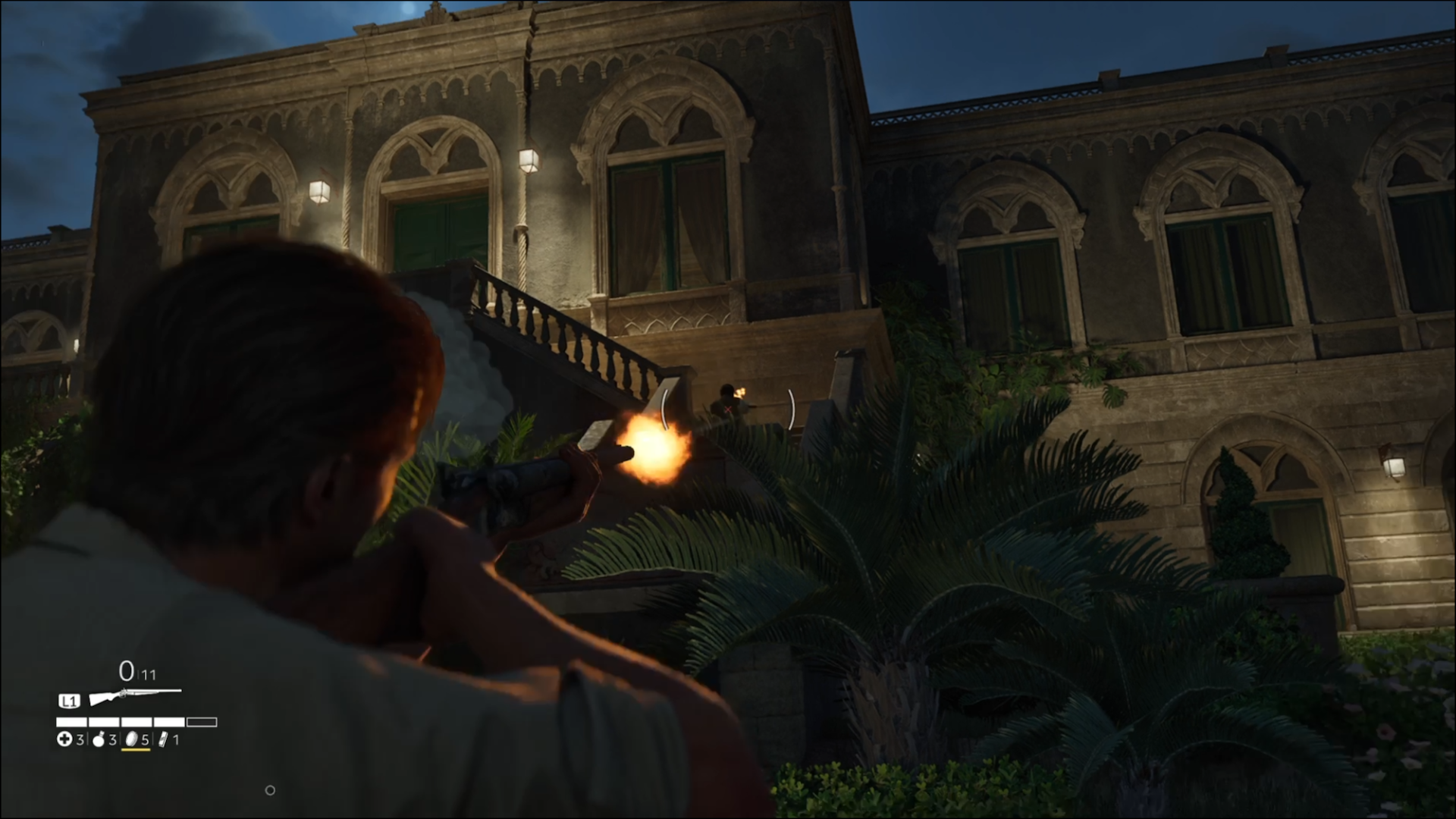Select the round flask bomb item
Screen dimensions: 1456x819
pos(99,739)
